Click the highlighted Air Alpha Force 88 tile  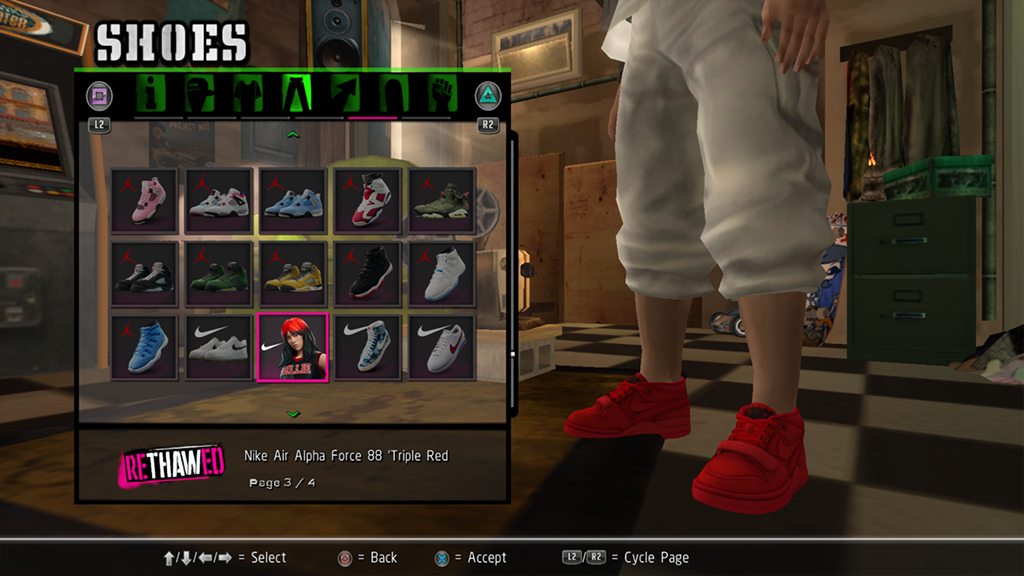293,348
